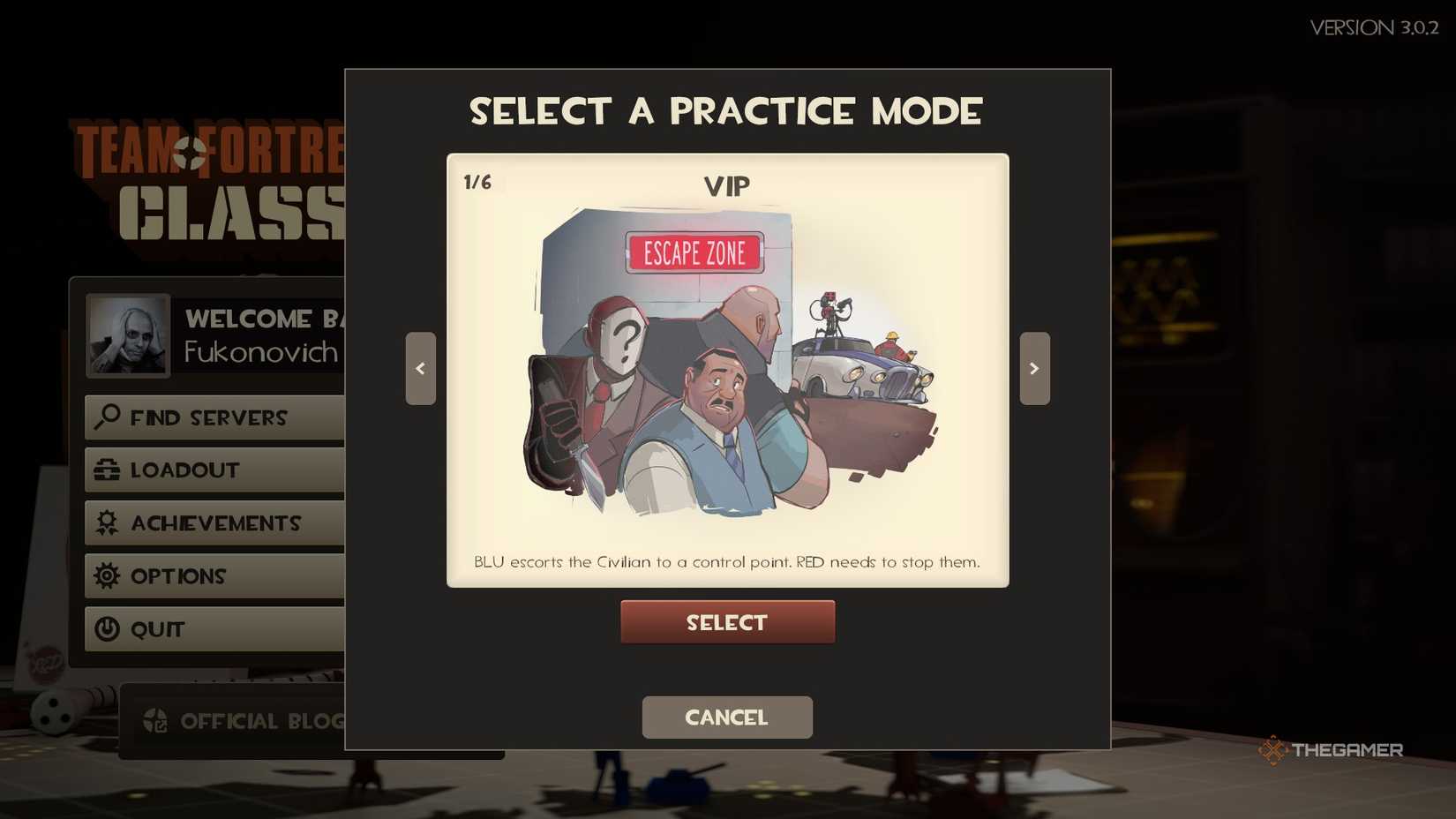Open the Official Blog link
Image resolution: width=1456 pixels, height=819 pixels.
tap(260, 721)
